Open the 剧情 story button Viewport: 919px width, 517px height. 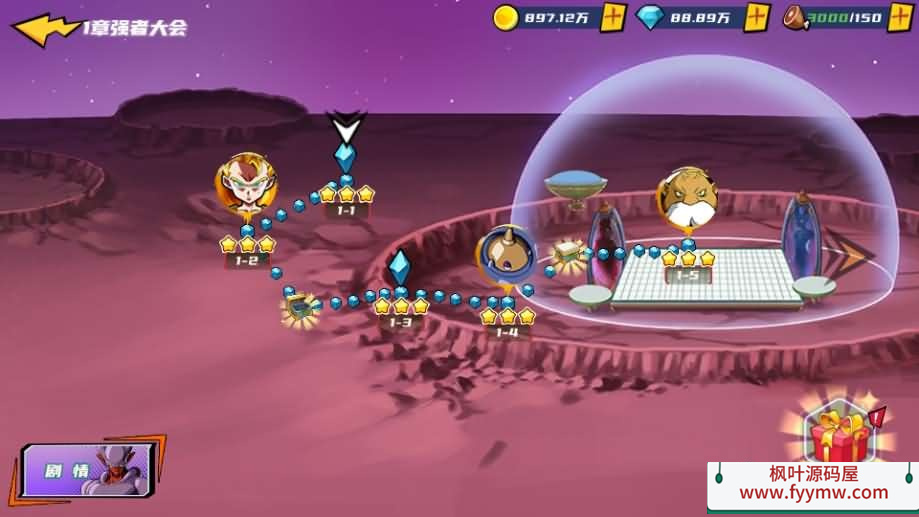click(x=88, y=470)
